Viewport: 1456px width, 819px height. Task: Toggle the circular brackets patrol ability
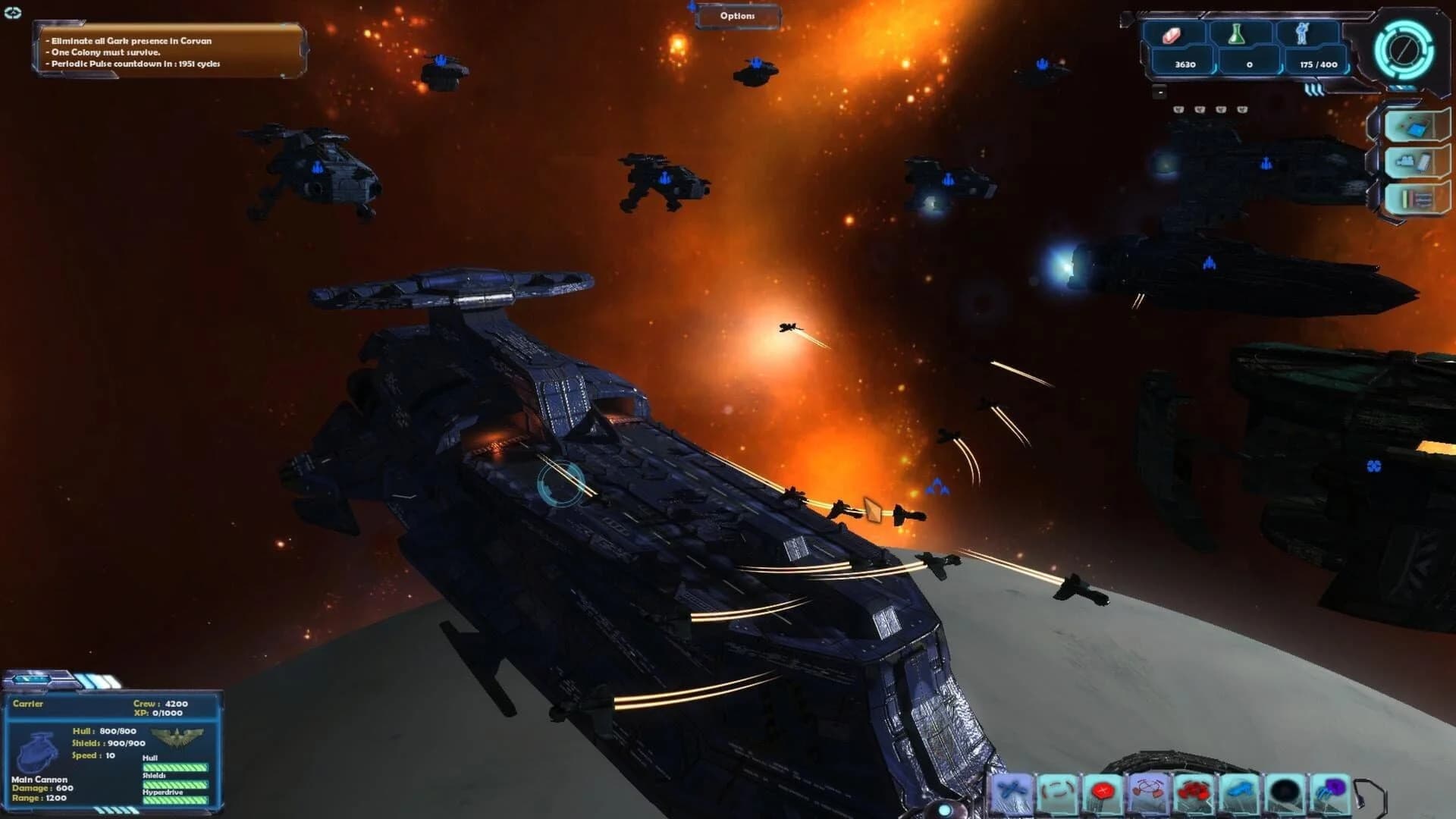coord(1056,788)
